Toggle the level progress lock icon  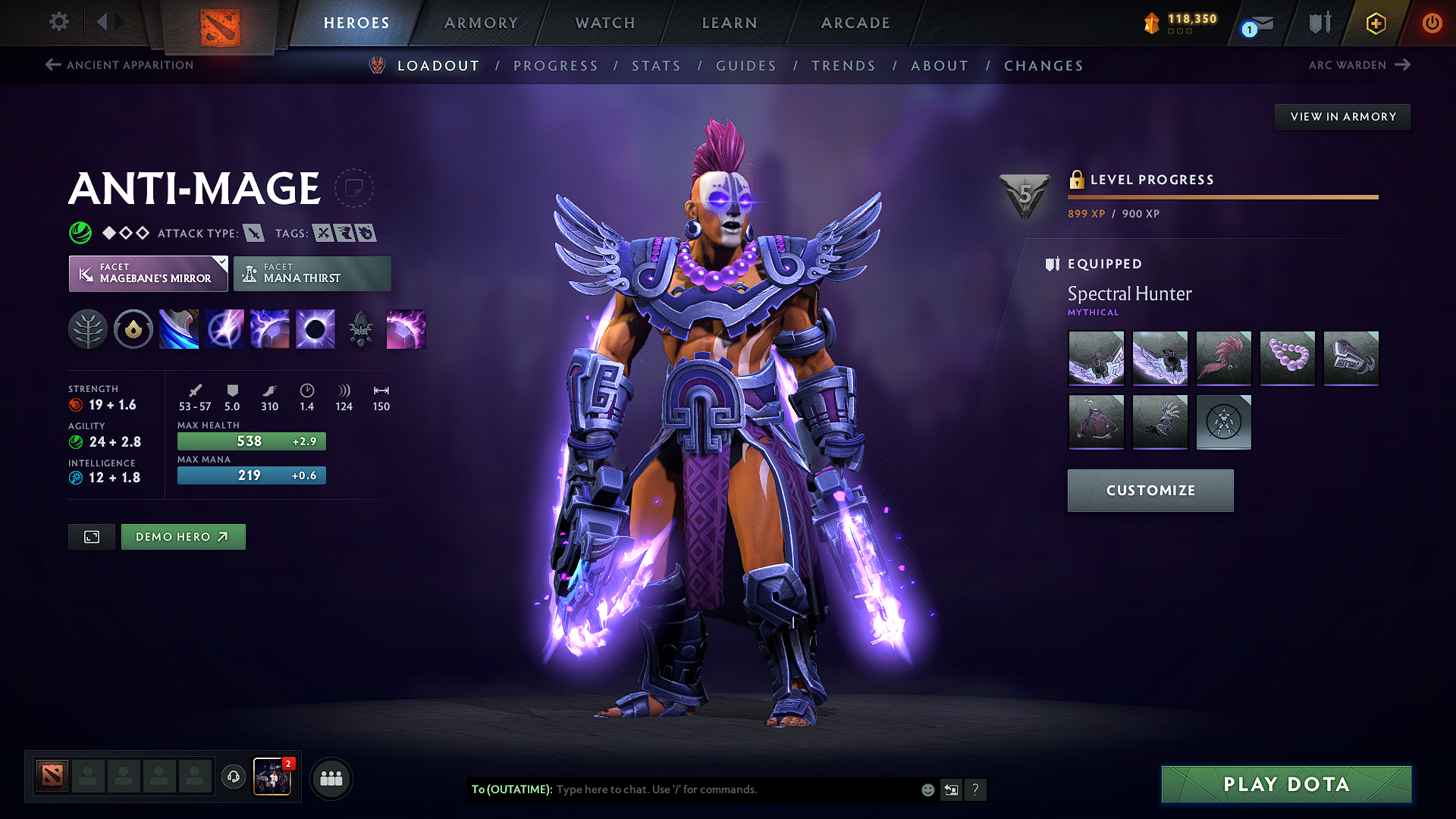tap(1076, 180)
